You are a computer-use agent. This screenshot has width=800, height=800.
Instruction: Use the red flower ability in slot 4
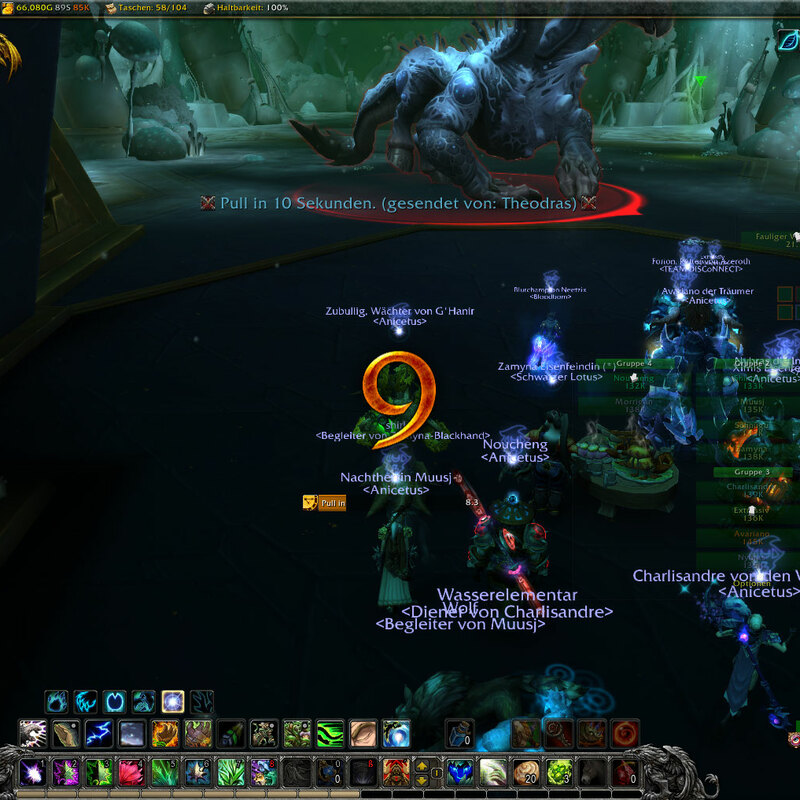[x=130, y=772]
